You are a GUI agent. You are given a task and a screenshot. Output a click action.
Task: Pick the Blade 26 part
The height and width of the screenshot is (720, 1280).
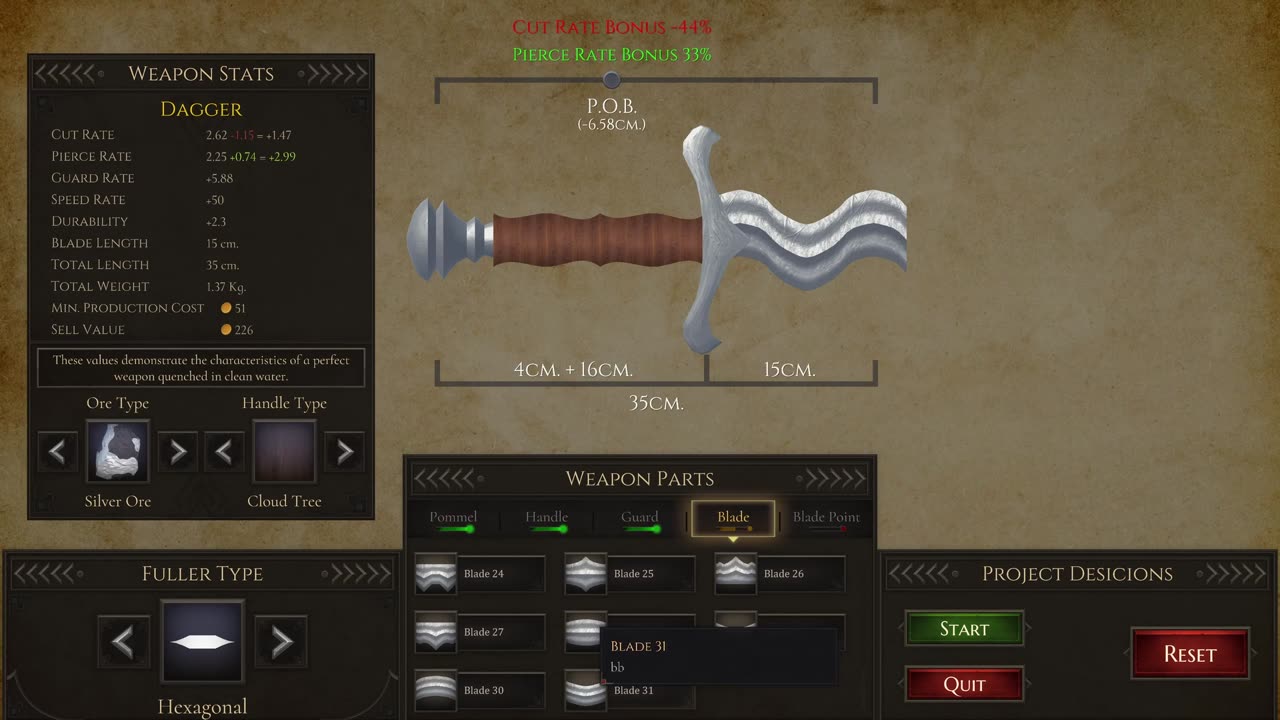(780, 574)
